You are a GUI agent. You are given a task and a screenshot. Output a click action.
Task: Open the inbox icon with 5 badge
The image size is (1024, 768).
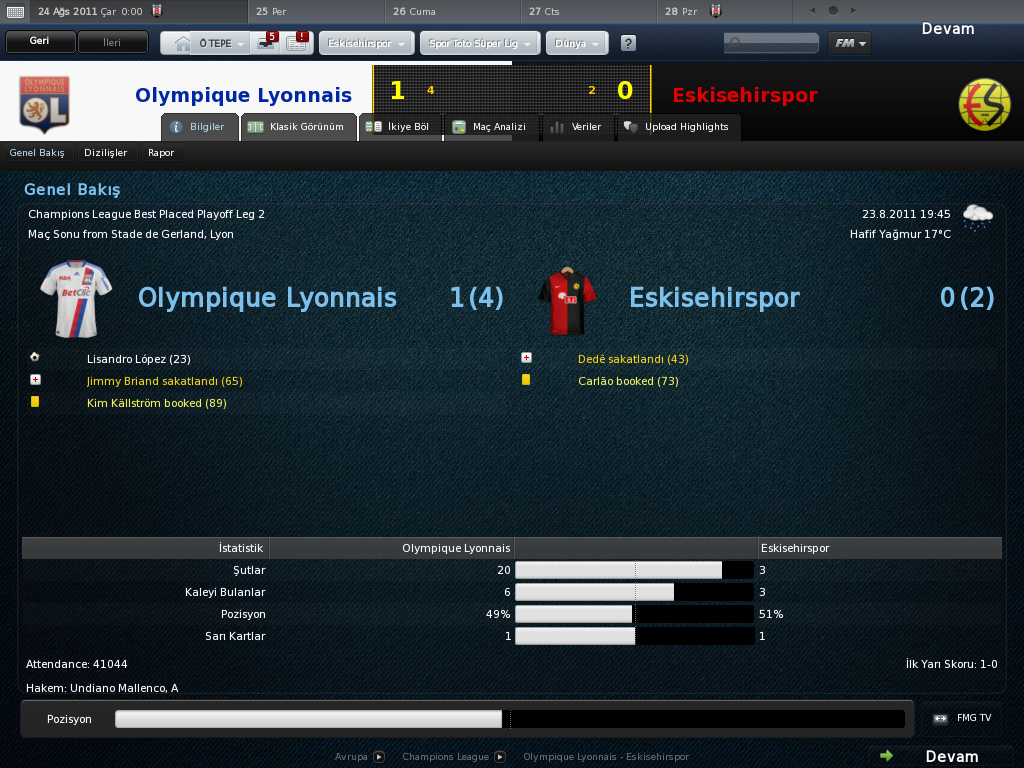(x=266, y=43)
